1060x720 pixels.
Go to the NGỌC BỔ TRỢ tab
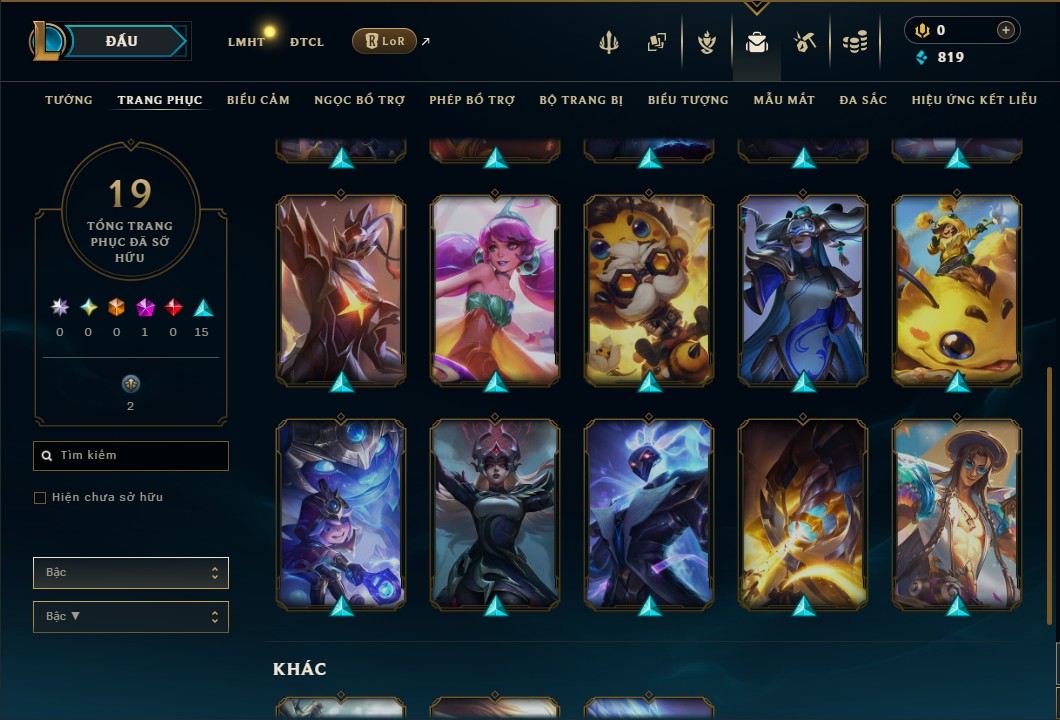tap(359, 100)
